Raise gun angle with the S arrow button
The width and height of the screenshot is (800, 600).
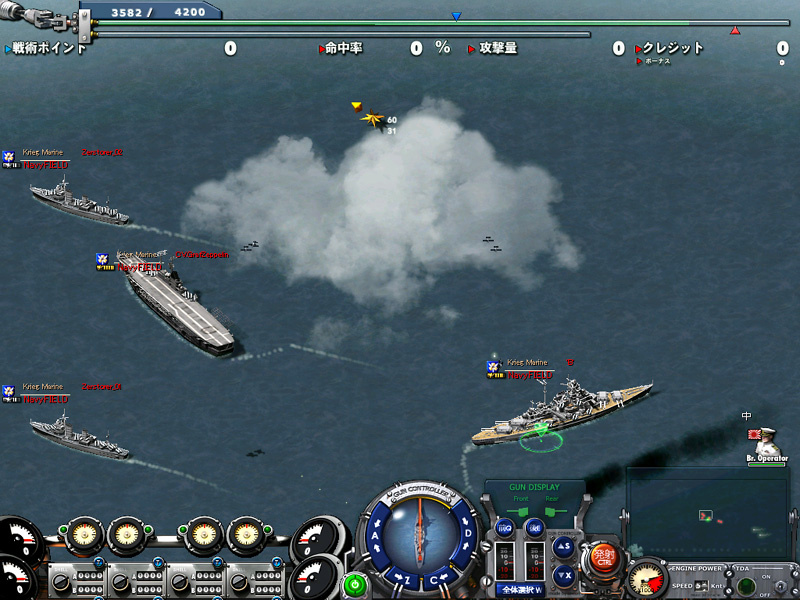[564, 546]
